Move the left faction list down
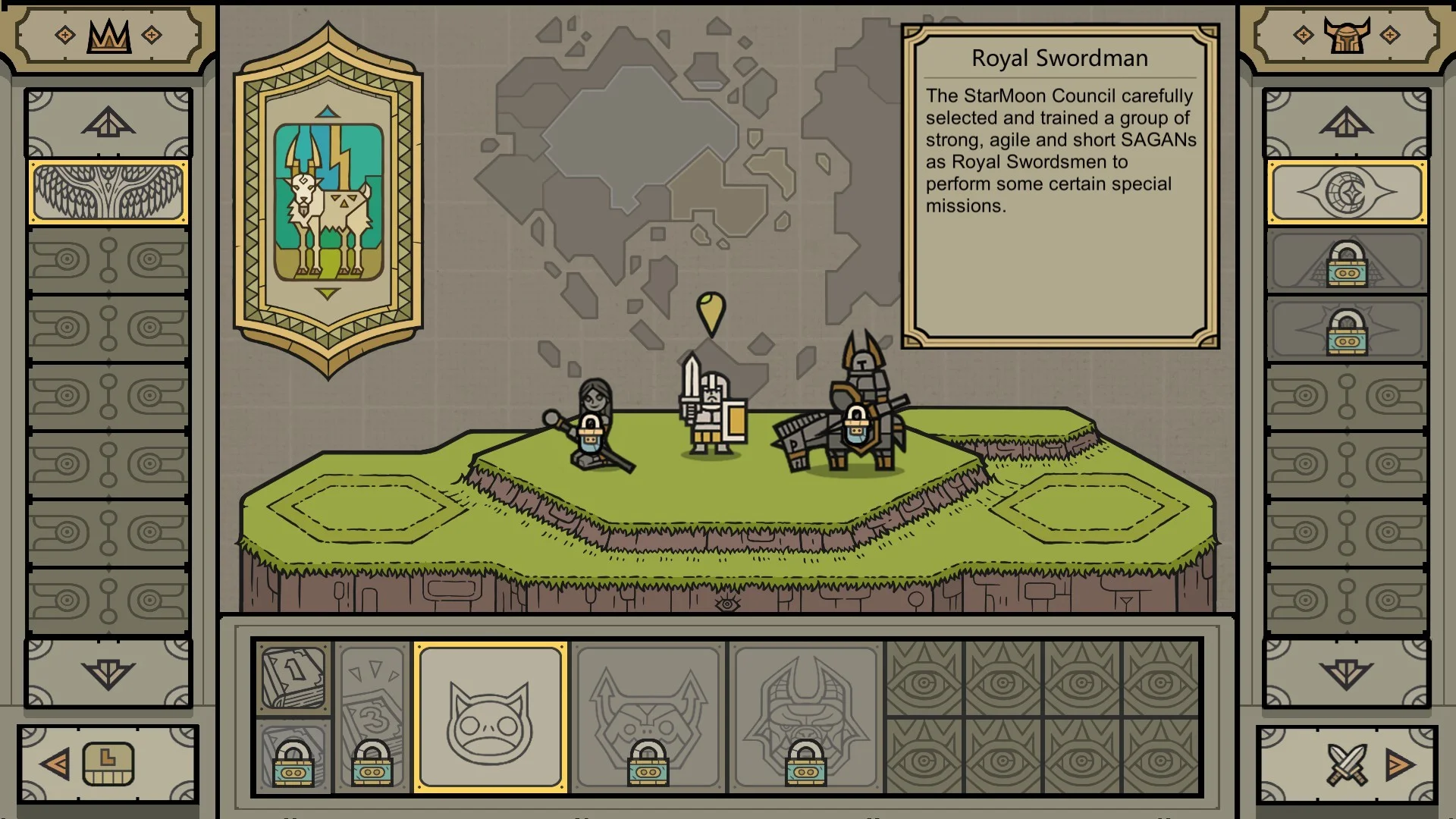This screenshot has height=819, width=1456. tap(108, 673)
